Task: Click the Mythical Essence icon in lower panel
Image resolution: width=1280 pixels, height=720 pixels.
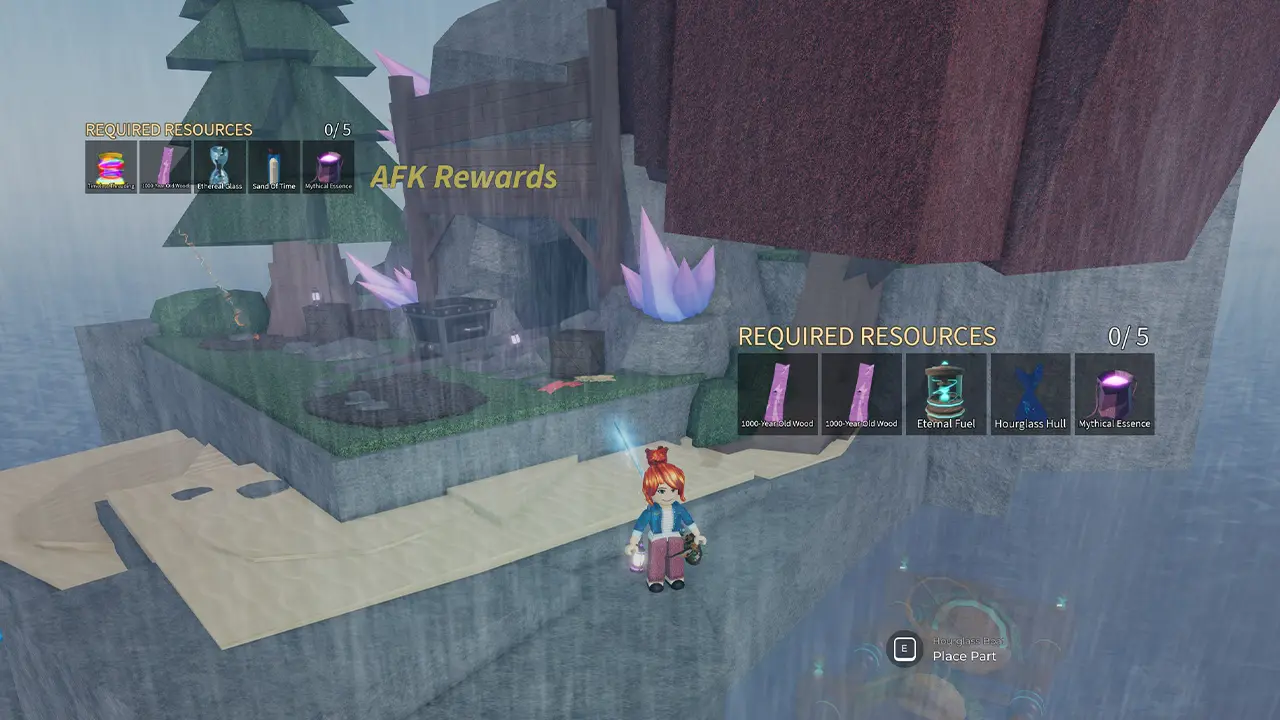Action: [x=1114, y=393]
